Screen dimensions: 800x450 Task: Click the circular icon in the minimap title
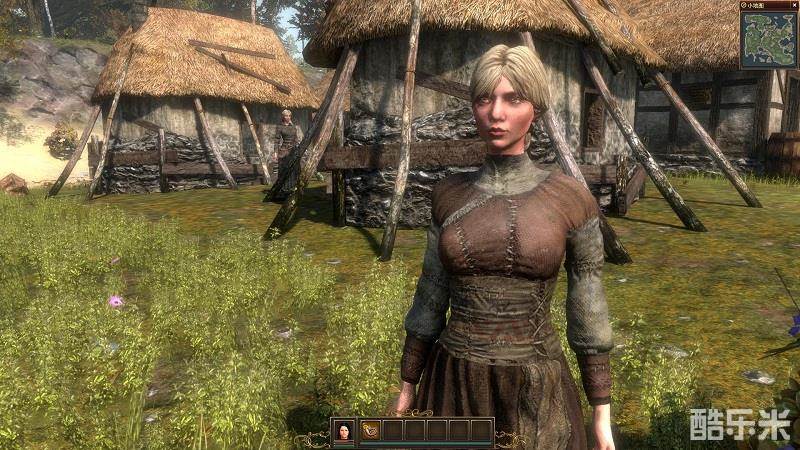click(x=745, y=5)
